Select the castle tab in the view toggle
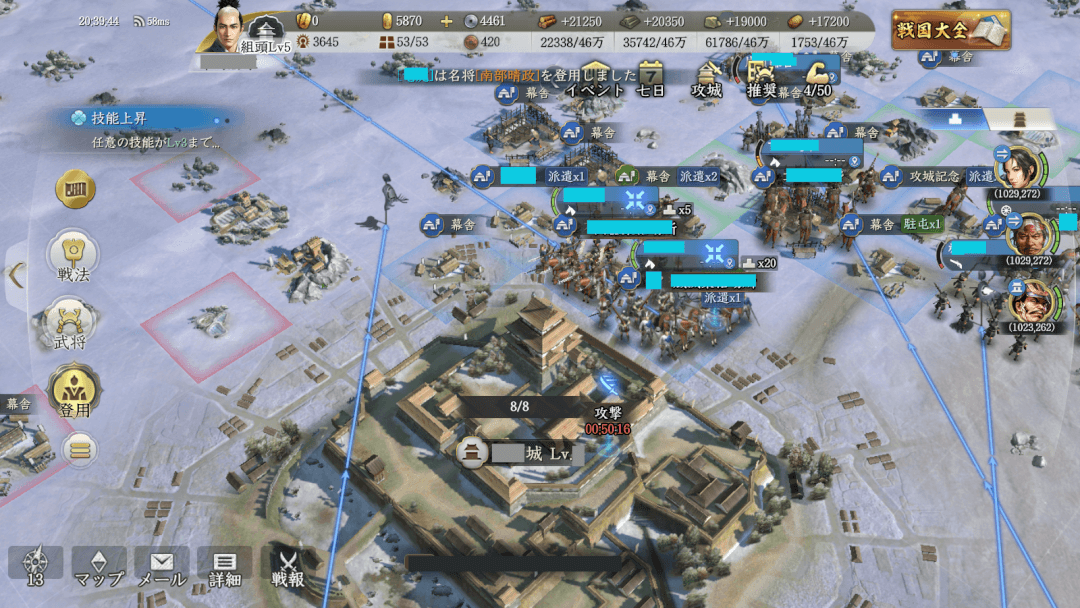 (1020, 119)
